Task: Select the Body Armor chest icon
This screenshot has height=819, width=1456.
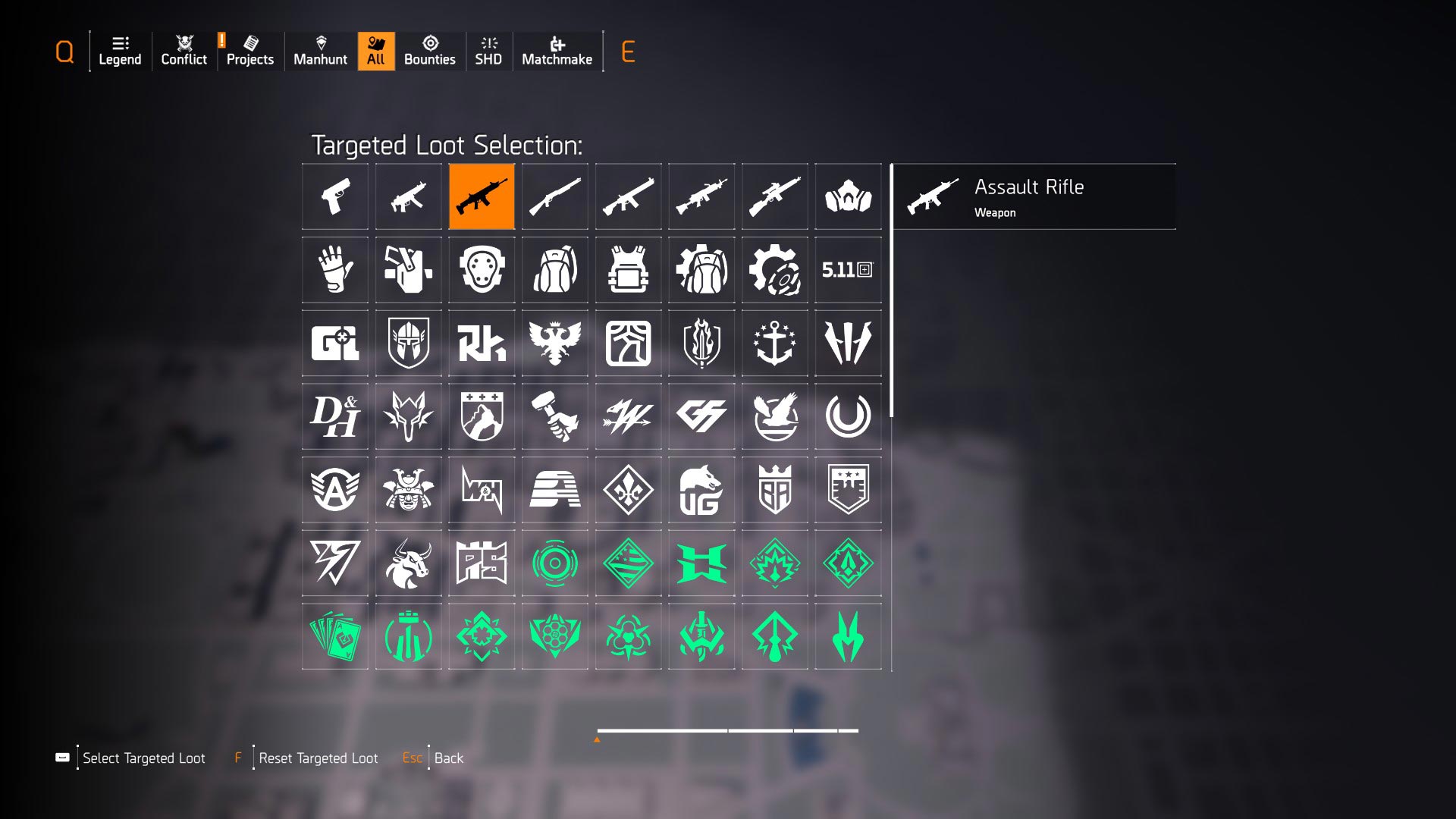Action: pos(628,269)
